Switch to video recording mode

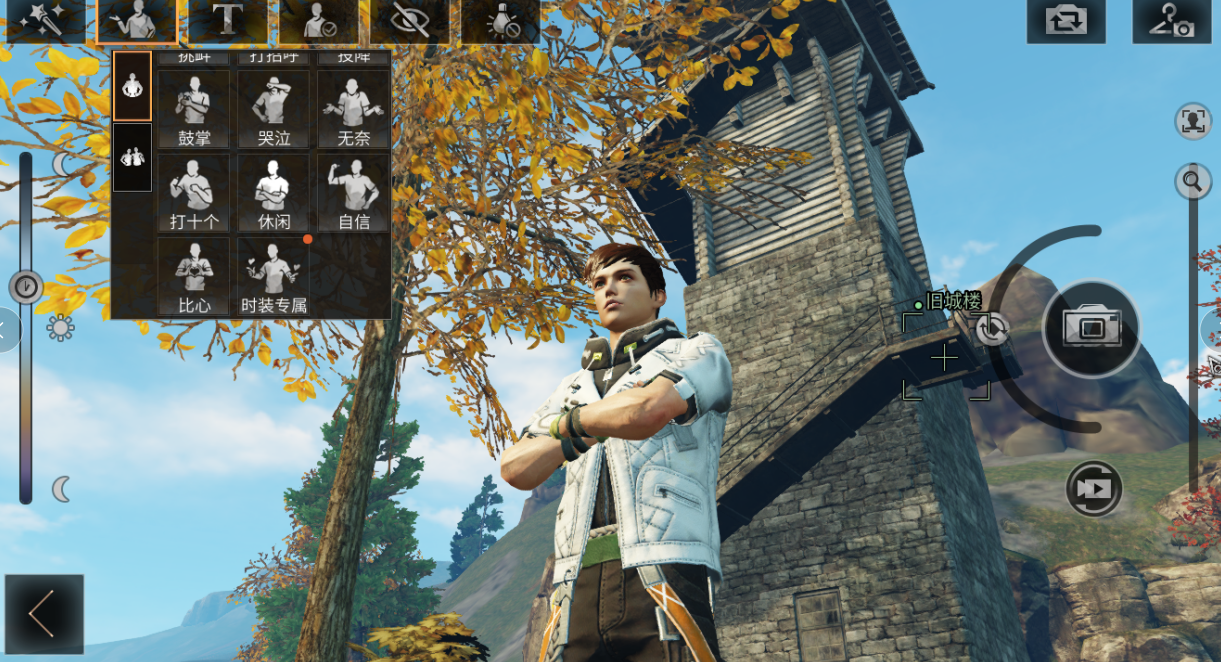(1094, 488)
